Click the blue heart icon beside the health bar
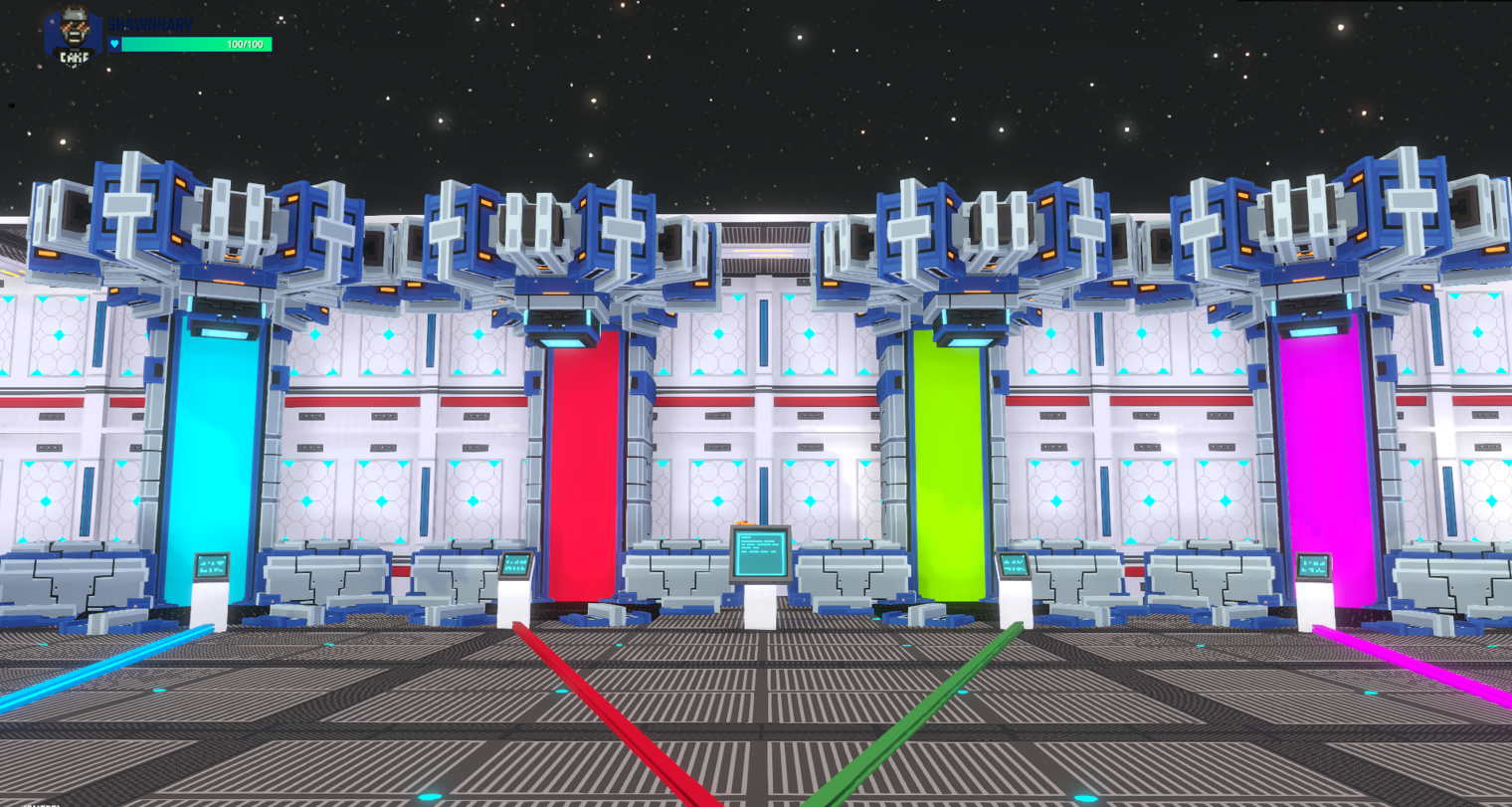The image size is (1512, 807). click(114, 44)
